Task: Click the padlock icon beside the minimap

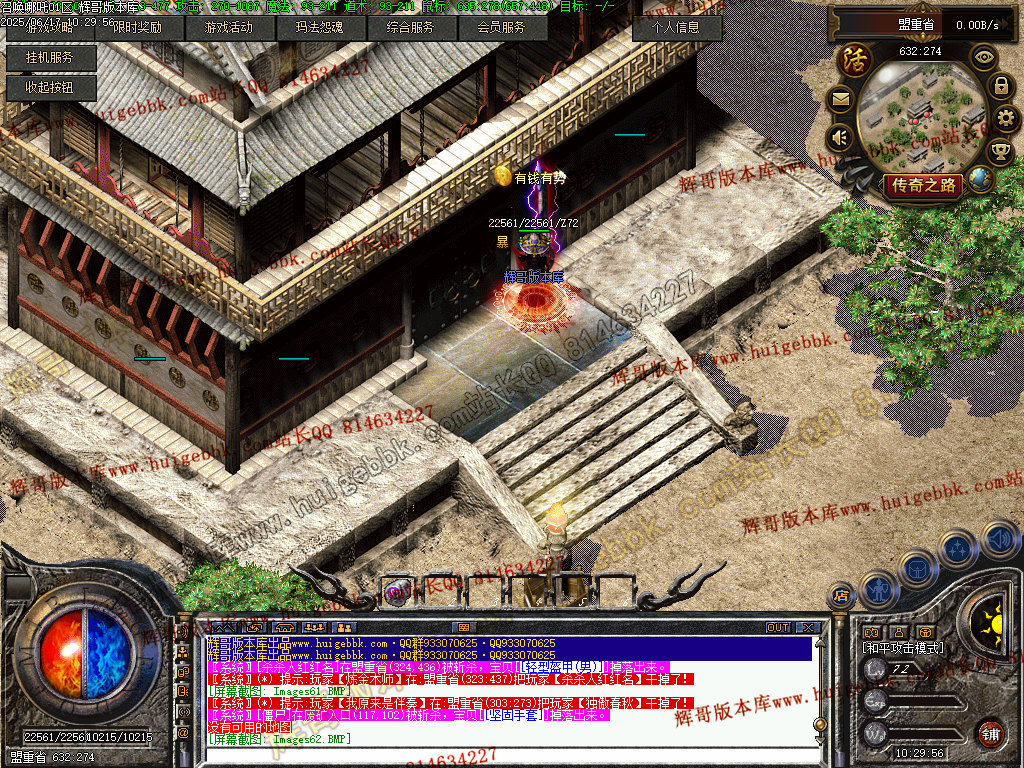Action: pyautogui.click(x=1000, y=86)
